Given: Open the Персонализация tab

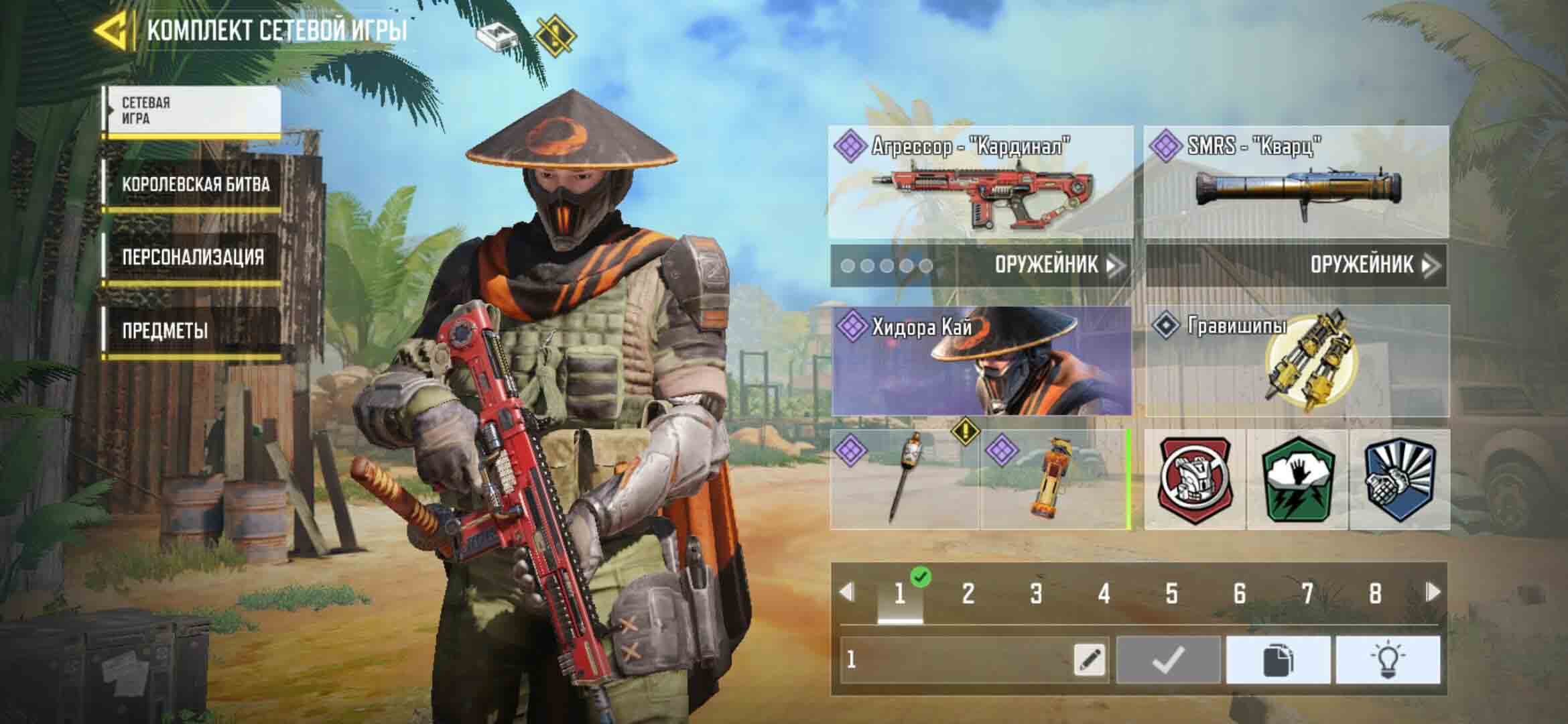Looking at the screenshot, I should point(192,257).
